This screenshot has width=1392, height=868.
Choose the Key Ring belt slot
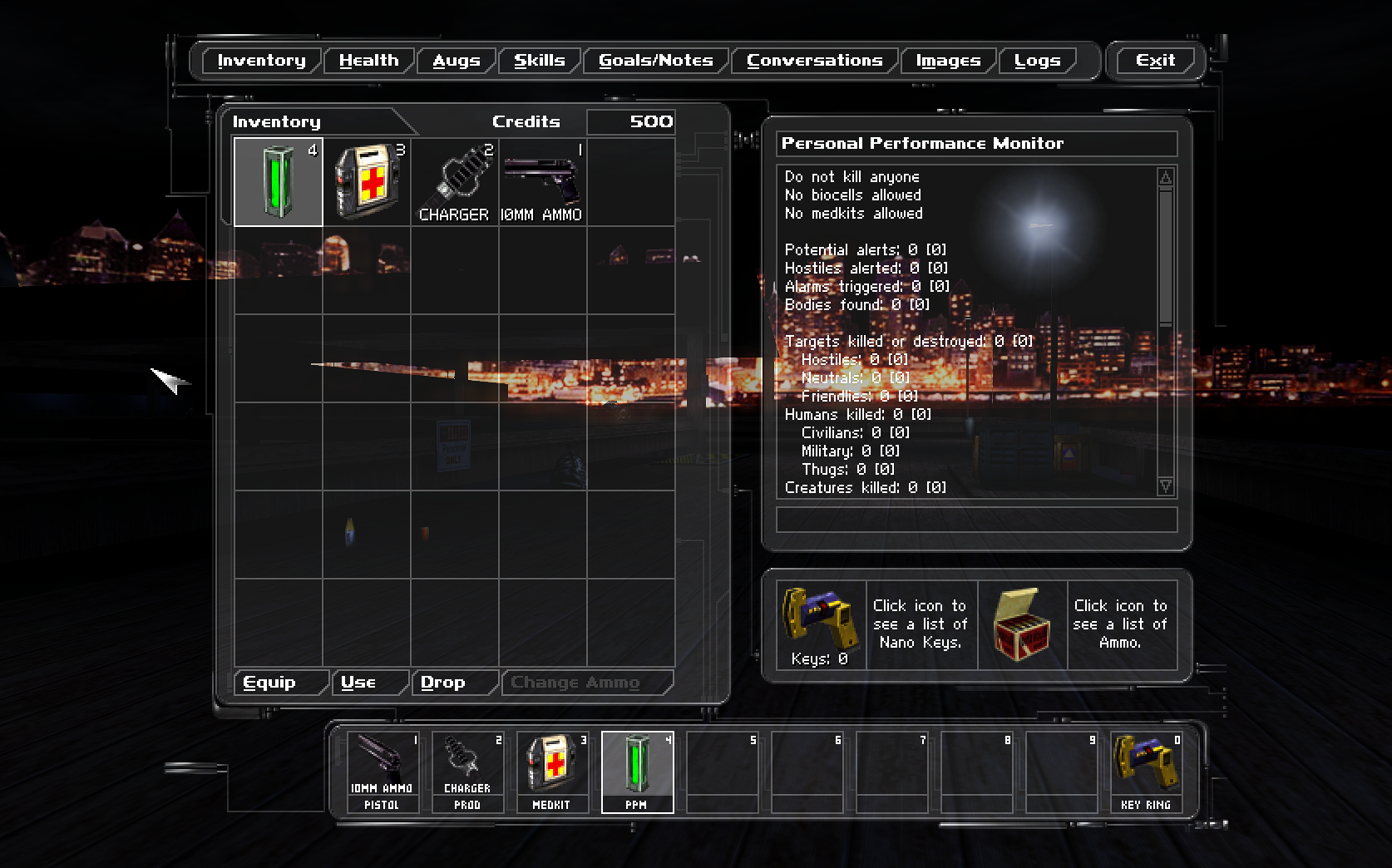pyautogui.click(x=1146, y=772)
